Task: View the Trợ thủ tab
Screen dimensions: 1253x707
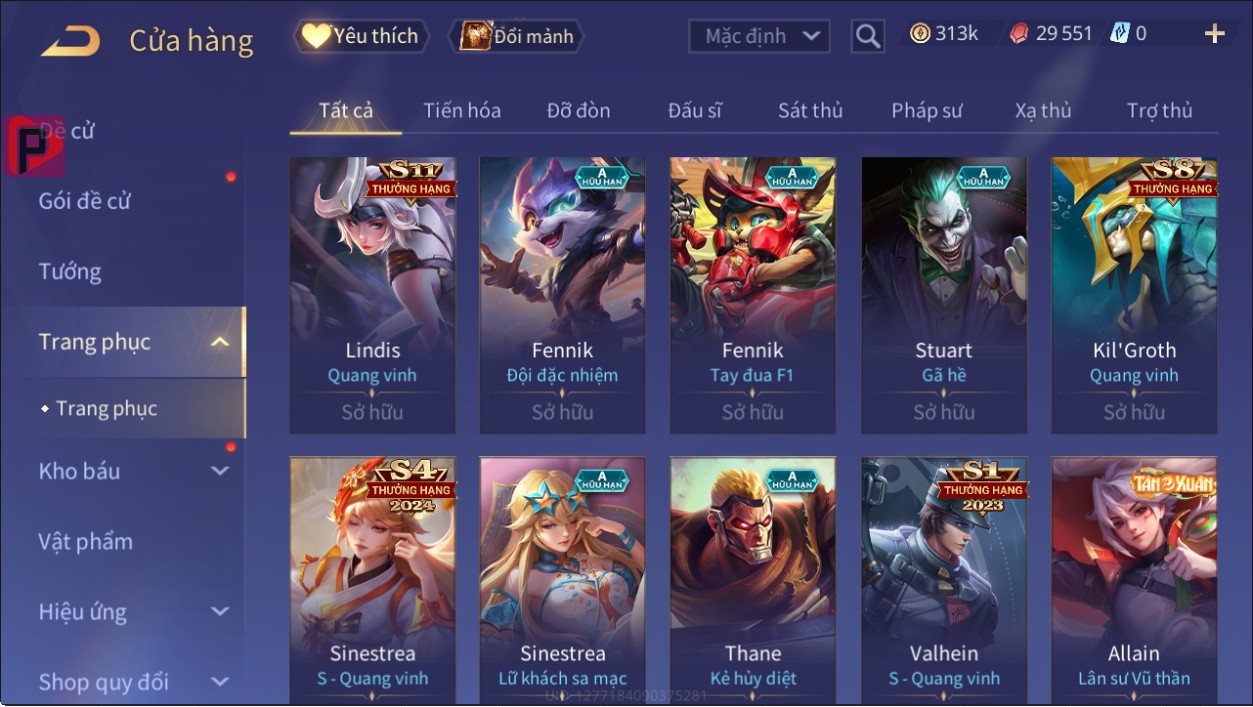Action: pyautogui.click(x=1159, y=110)
